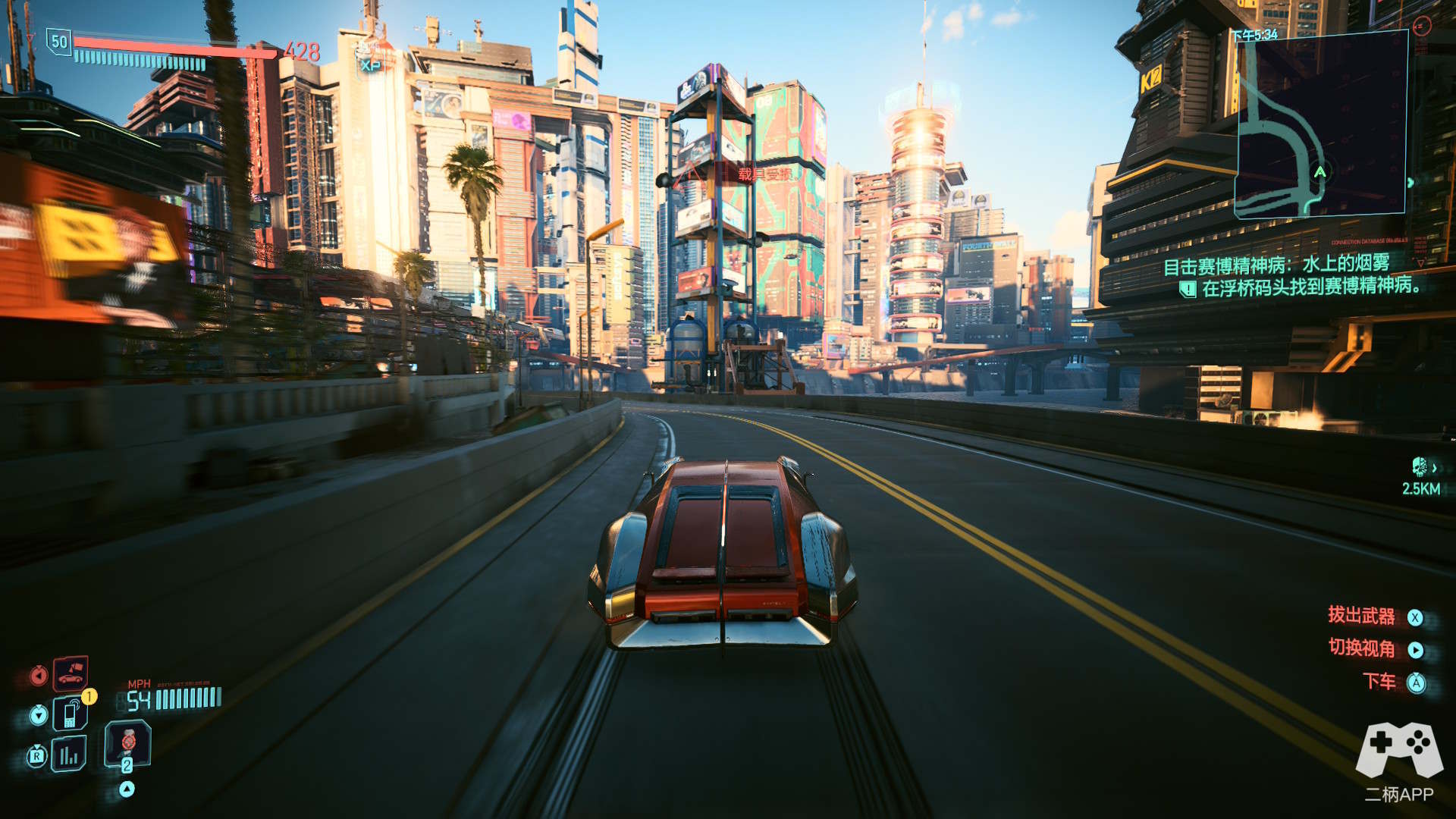This screenshot has width=1456, height=819.
Task: Select the 下车 exit vehicle action
Action: click(x=1379, y=681)
